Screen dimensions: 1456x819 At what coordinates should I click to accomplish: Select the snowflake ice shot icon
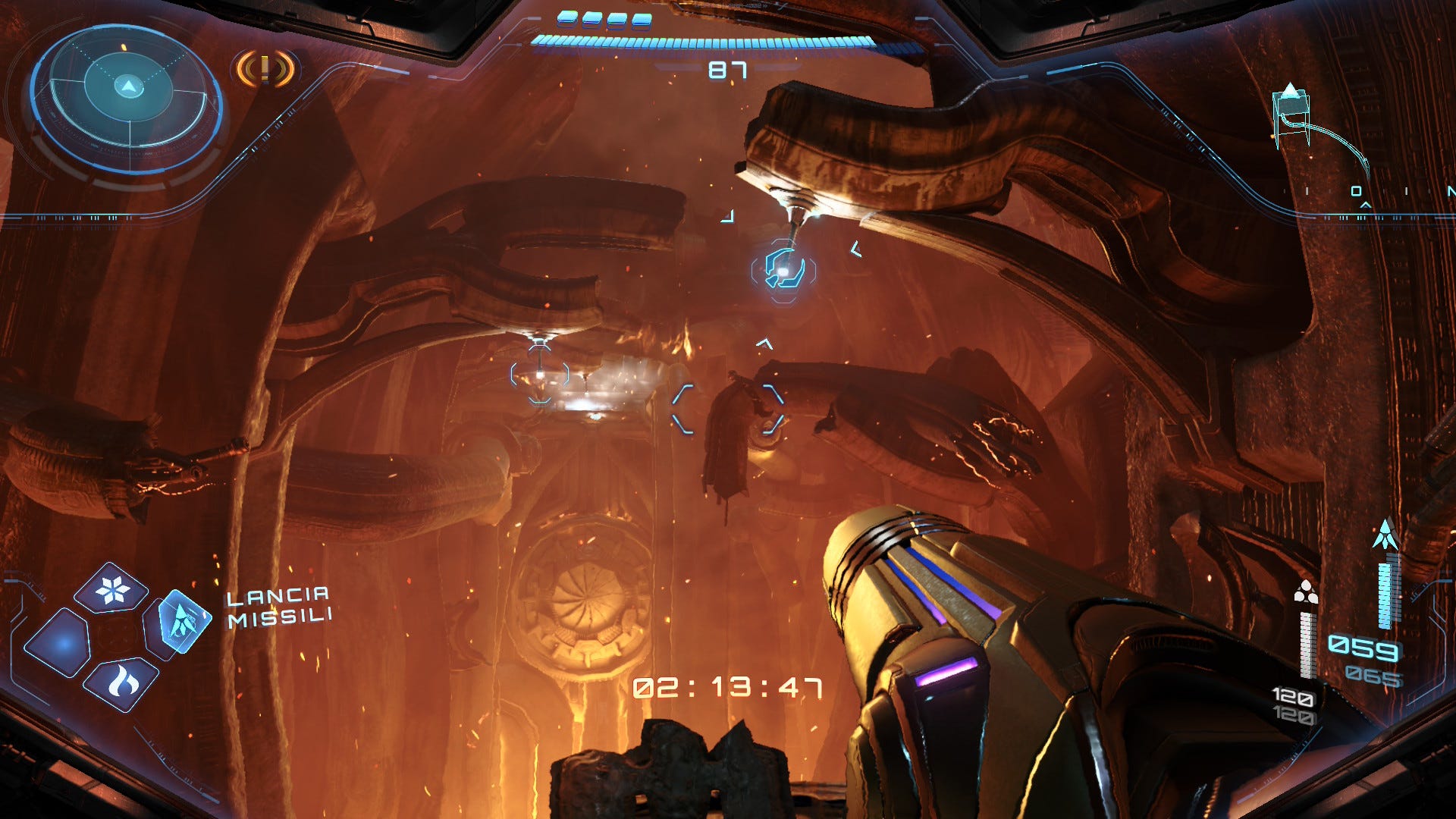point(112,588)
